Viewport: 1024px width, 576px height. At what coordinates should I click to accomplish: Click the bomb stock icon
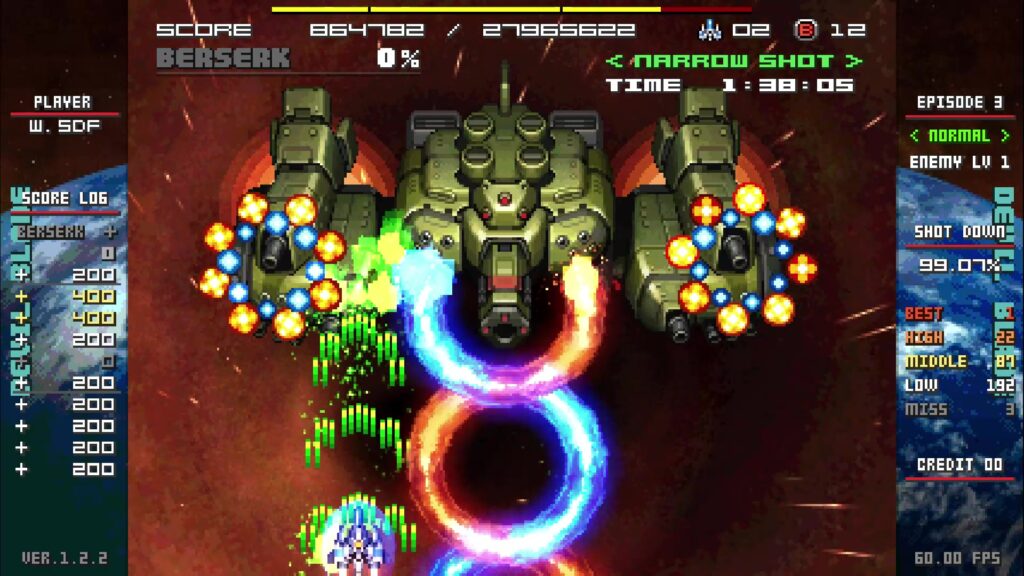coord(805,30)
